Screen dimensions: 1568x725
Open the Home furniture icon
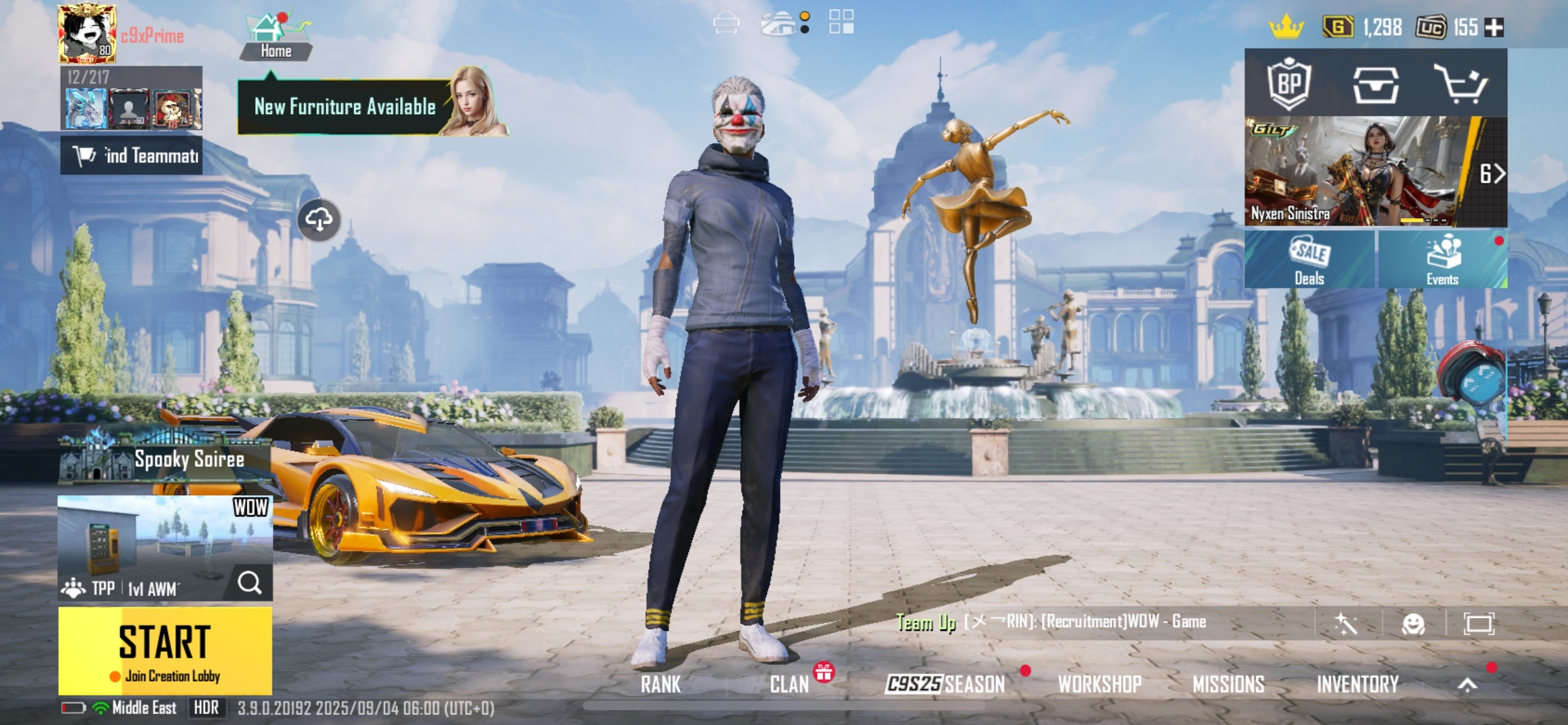point(275,35)
